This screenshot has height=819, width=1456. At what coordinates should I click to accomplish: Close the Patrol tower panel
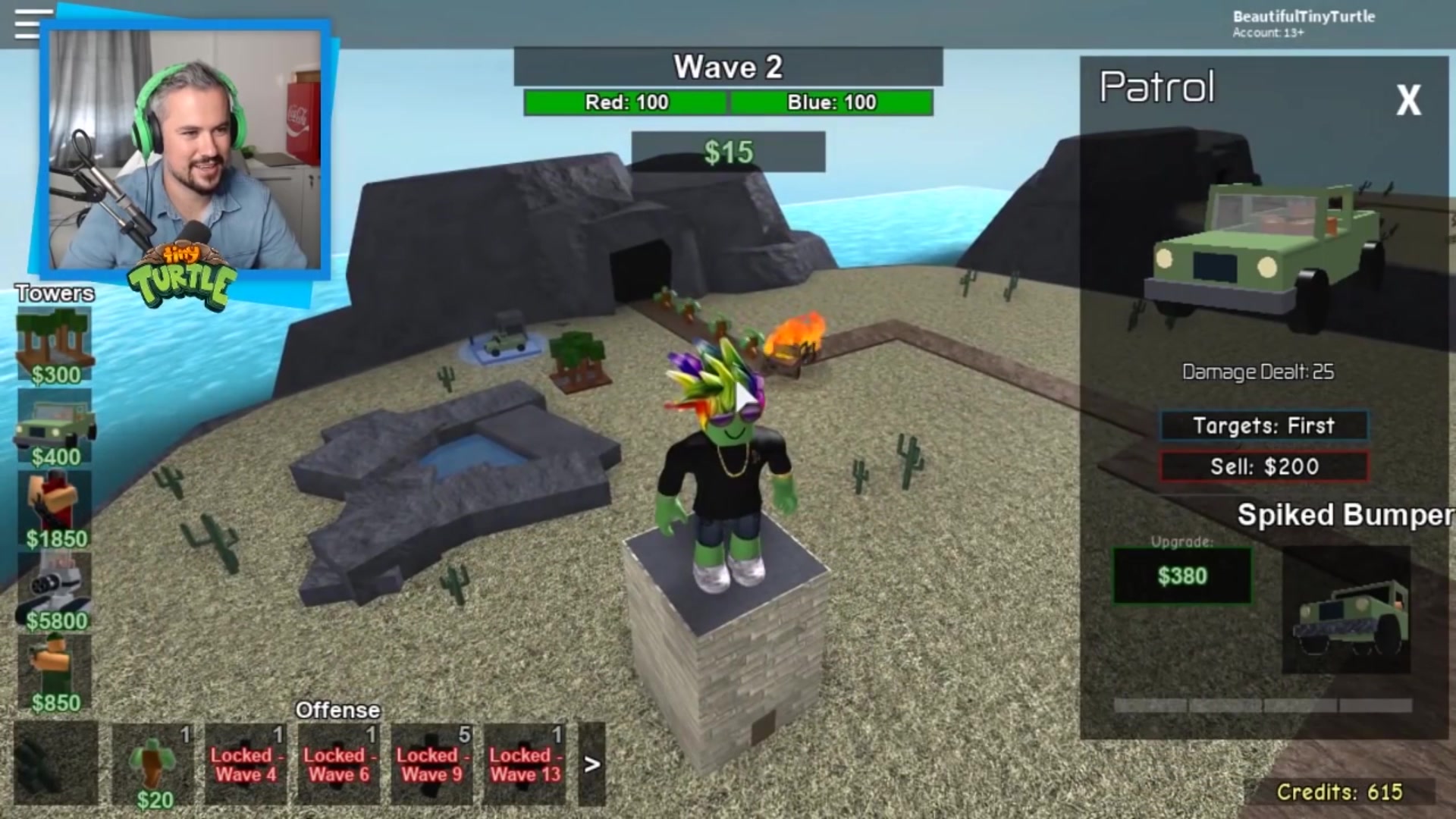coord(1408,100)
